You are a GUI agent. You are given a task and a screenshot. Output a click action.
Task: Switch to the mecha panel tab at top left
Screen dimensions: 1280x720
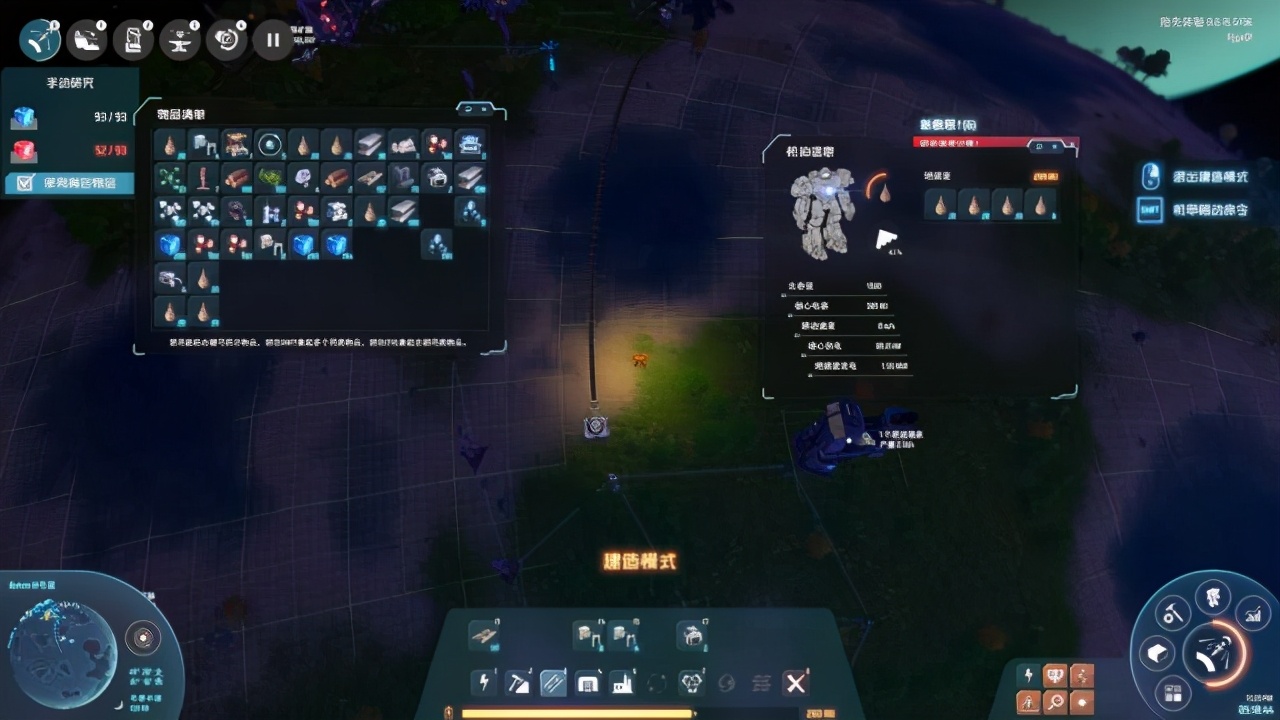point(87,39)
